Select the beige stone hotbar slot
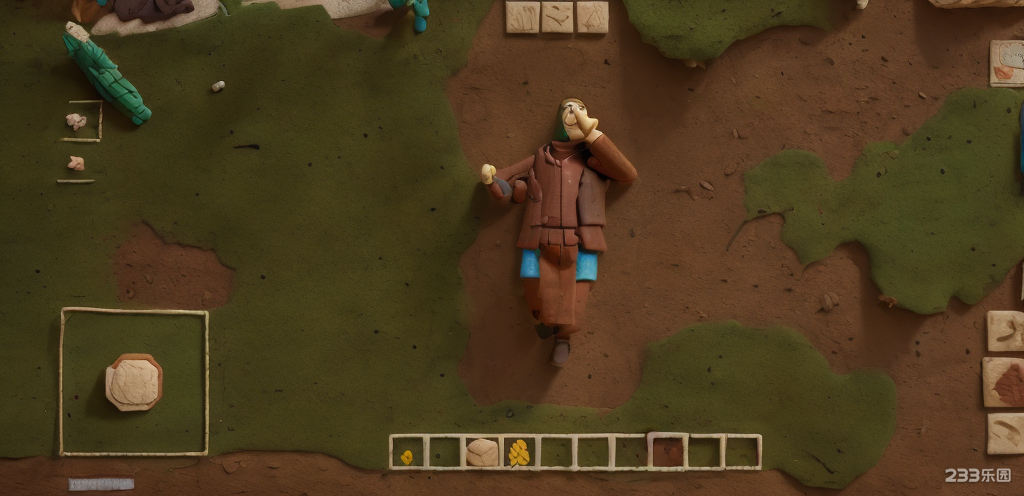Image resolution: width=1024 pixels, height=496 pixels. coord(482,453)
